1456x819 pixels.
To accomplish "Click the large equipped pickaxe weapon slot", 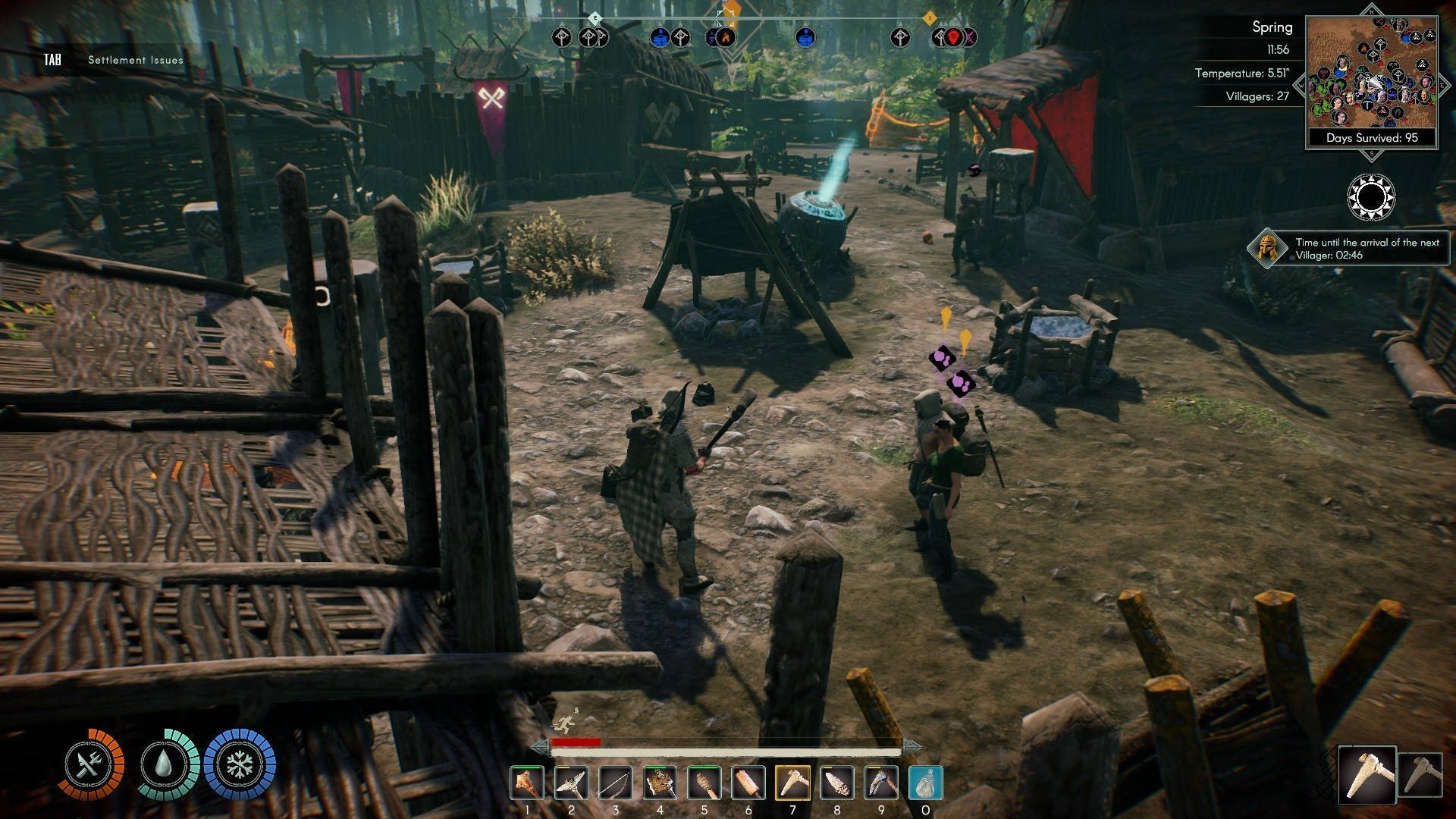I will [x=1367, y=774].
